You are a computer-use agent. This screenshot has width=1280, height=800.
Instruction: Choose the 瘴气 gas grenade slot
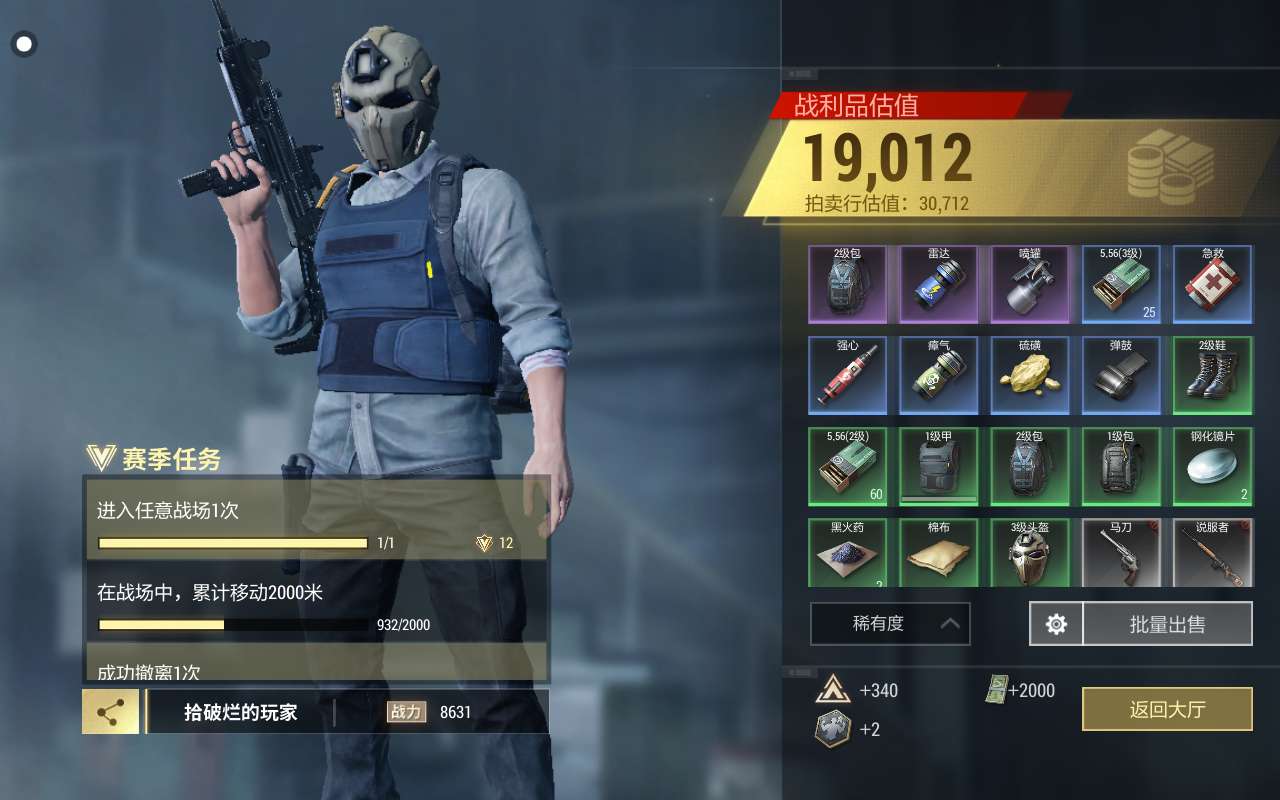[x=938, y=375]
